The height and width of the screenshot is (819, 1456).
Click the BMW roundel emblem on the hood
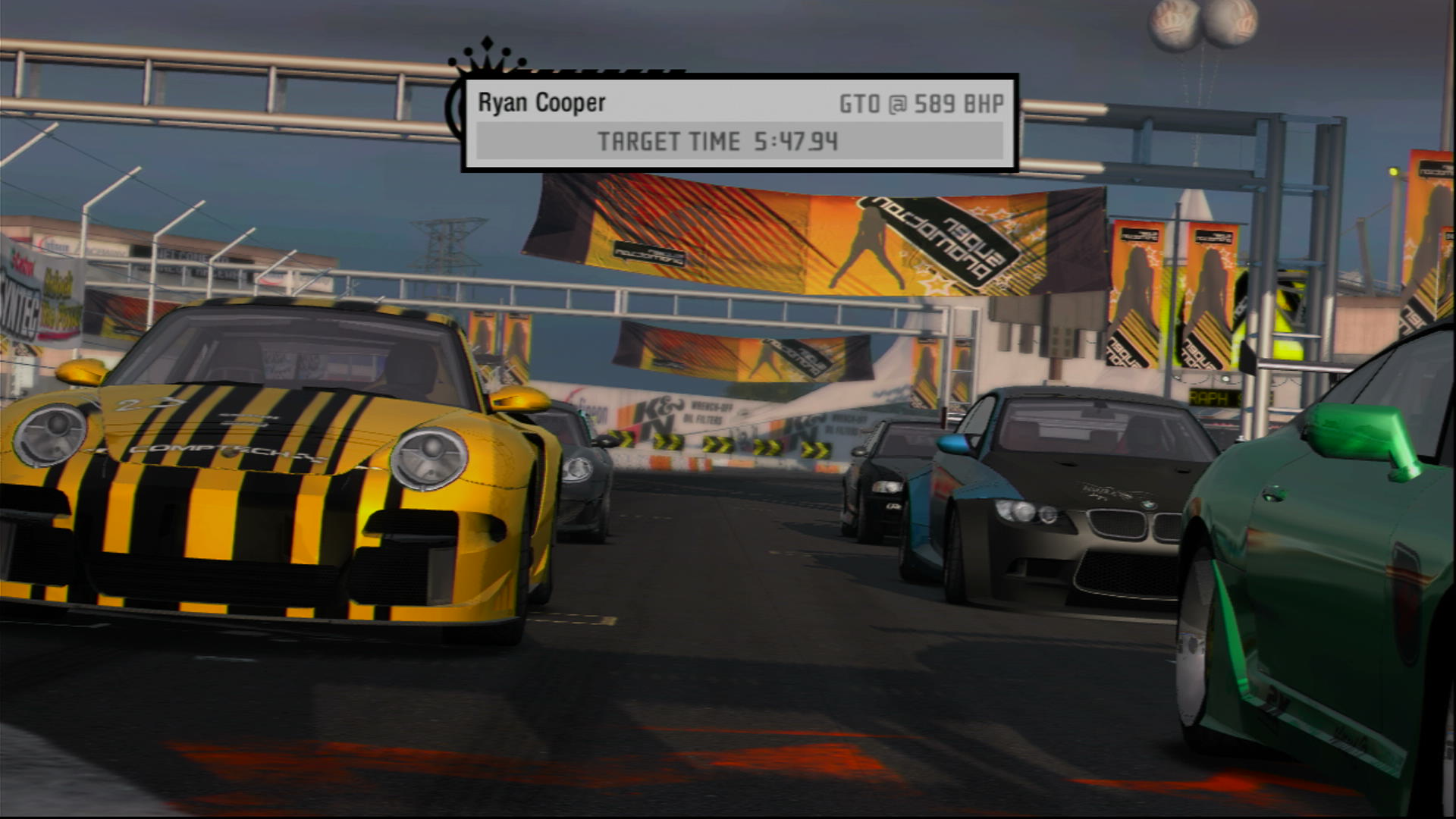(1150, 505)
